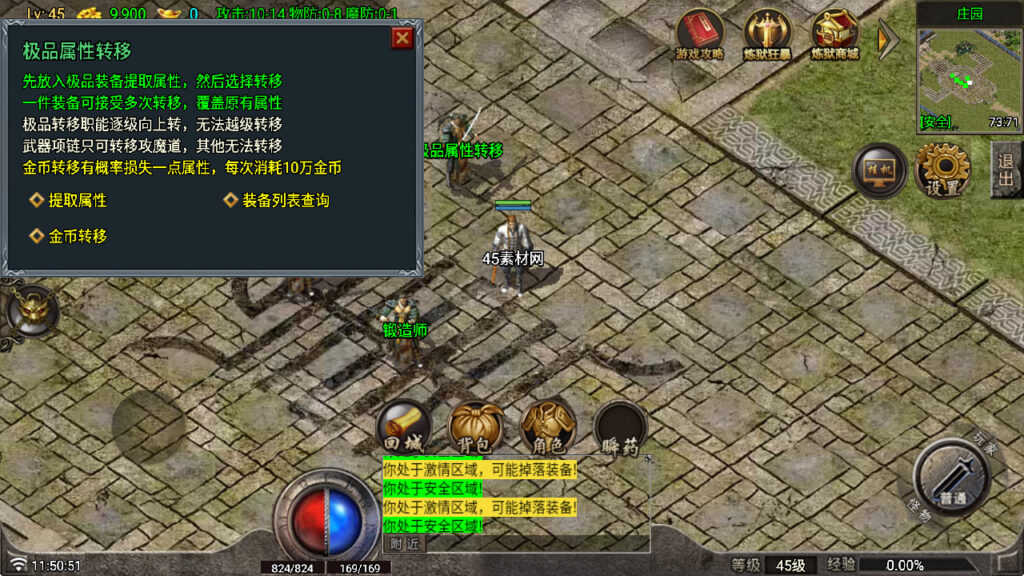Open the 设置 gear settings
The image size is (1024, 576).
(x=942, y=170)
